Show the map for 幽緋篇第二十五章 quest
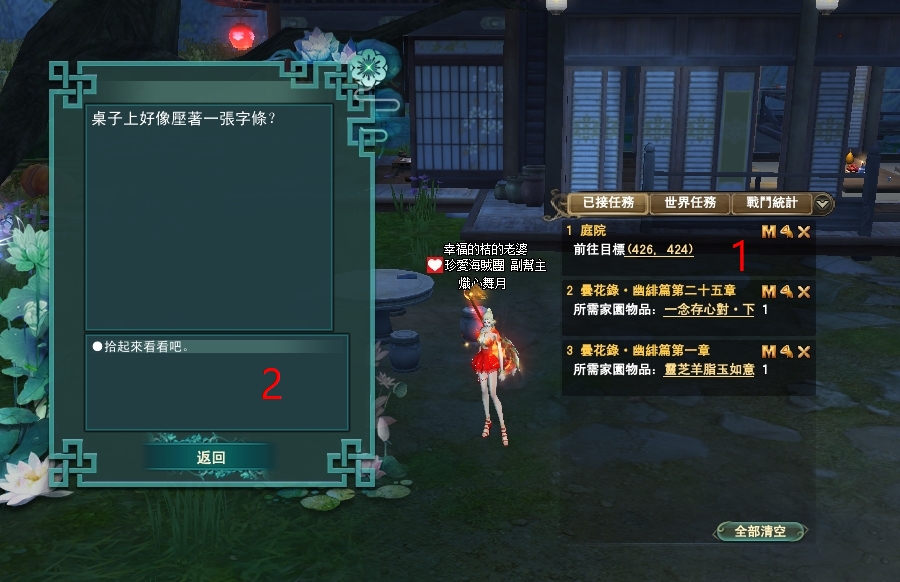 [769, 291]
